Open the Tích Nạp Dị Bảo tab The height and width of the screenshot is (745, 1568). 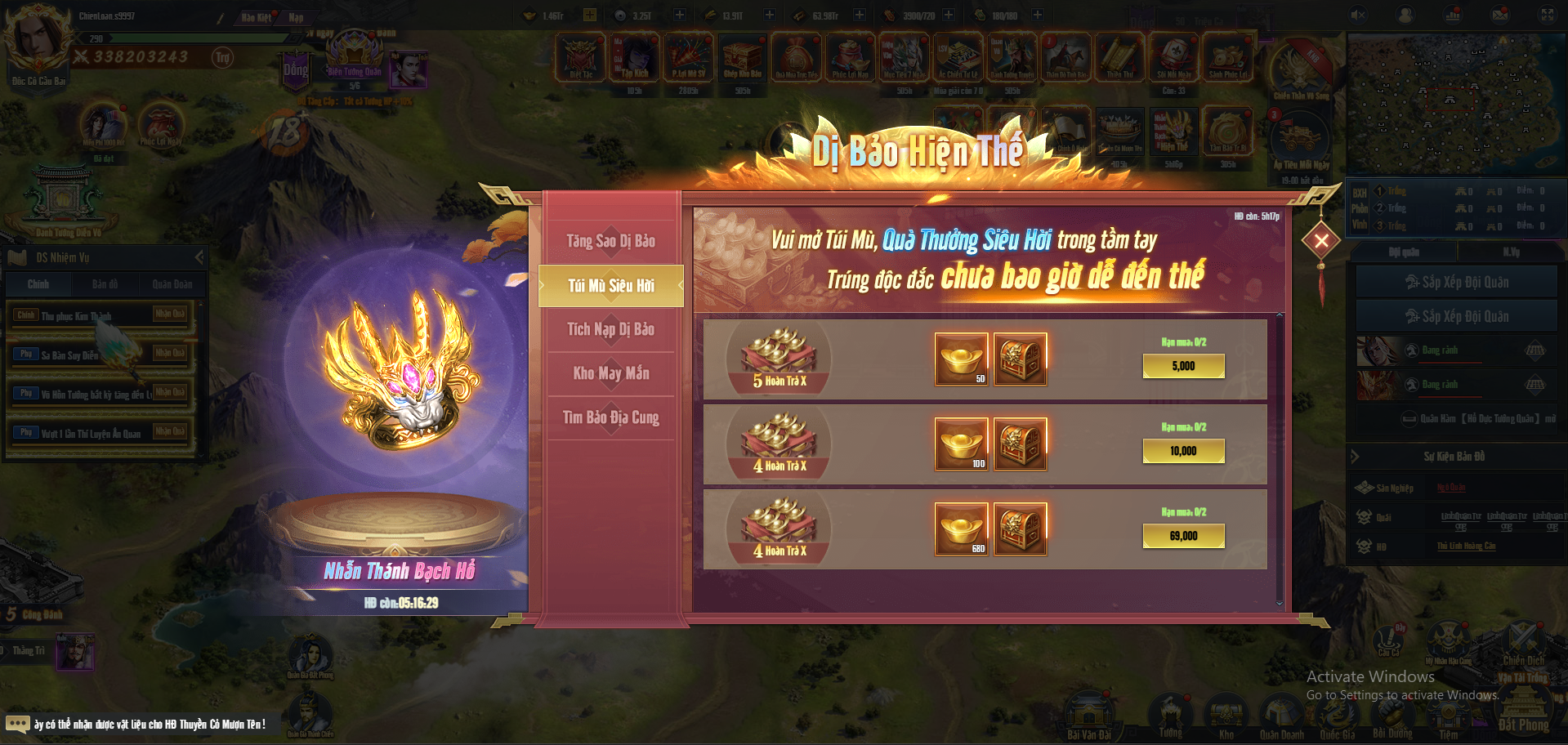click(x=611, y=329)
